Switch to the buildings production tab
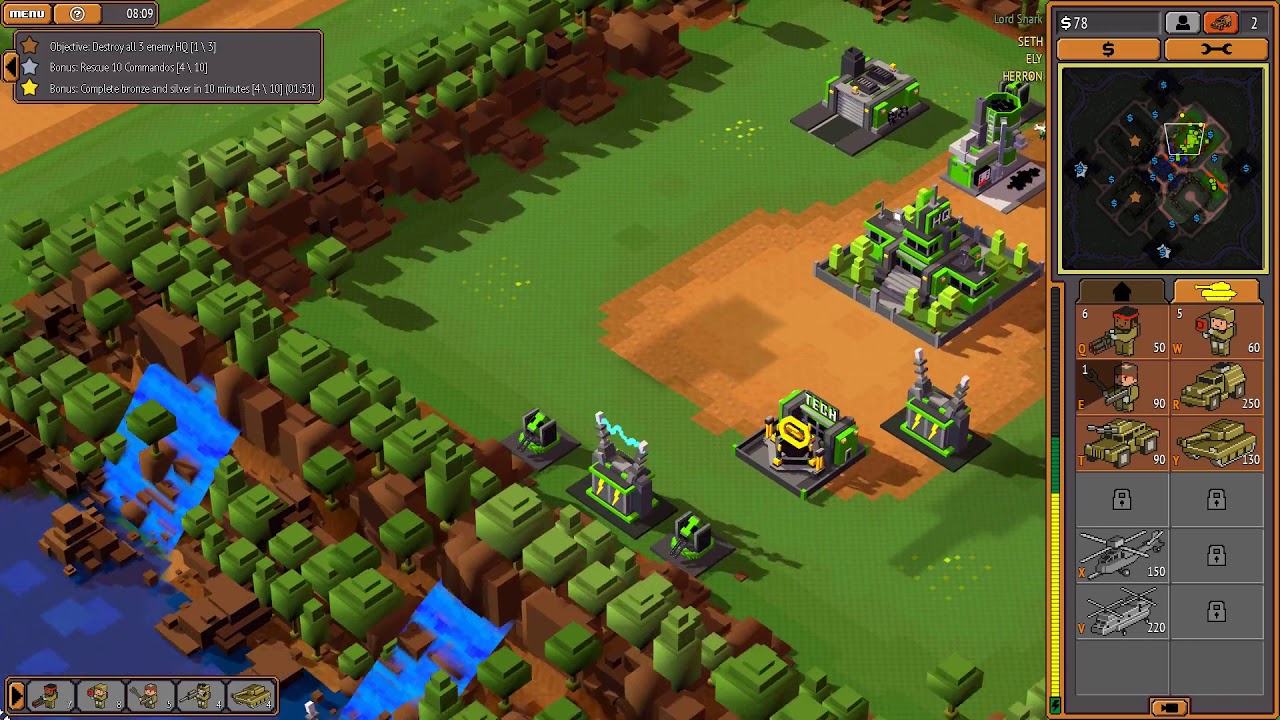 (1120, 290)
